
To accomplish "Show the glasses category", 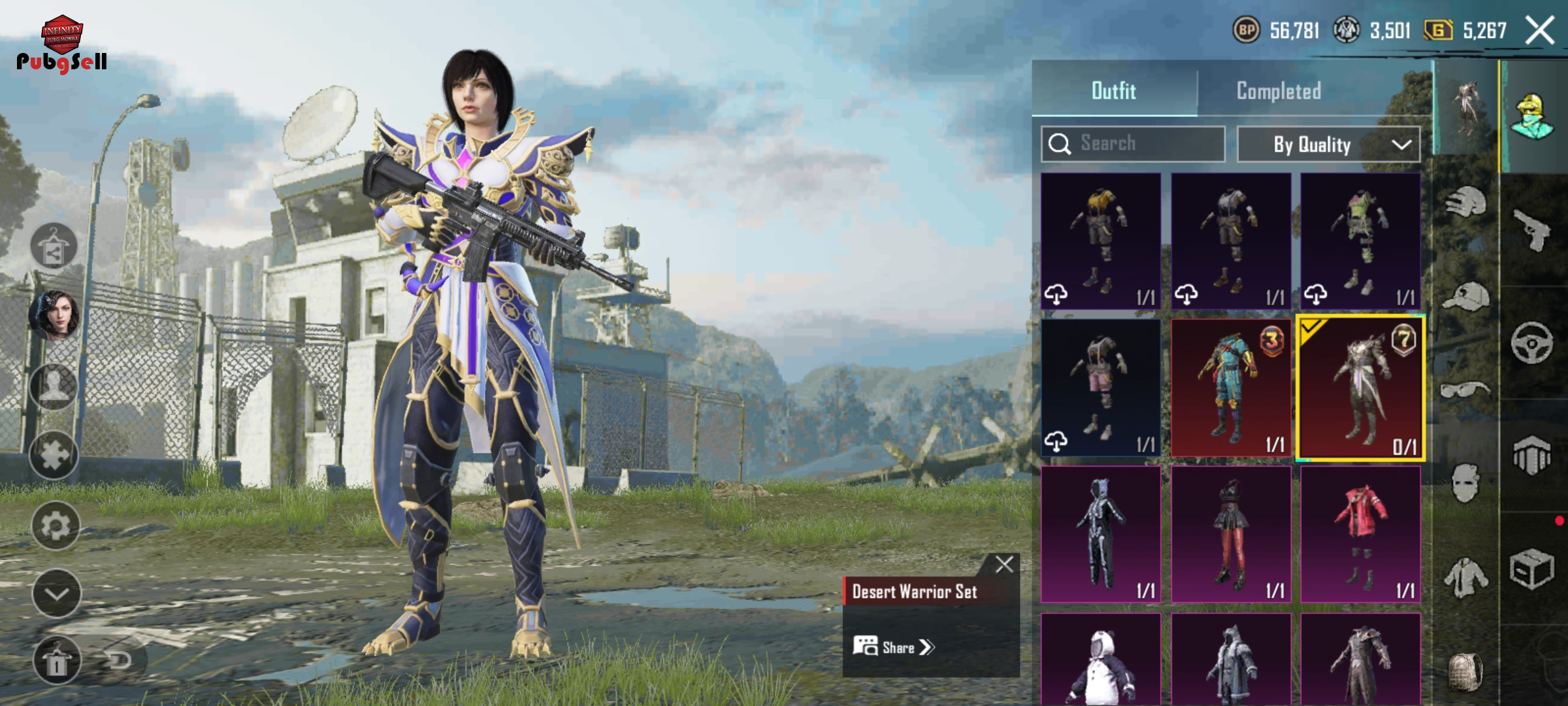I will [1465, 390].
